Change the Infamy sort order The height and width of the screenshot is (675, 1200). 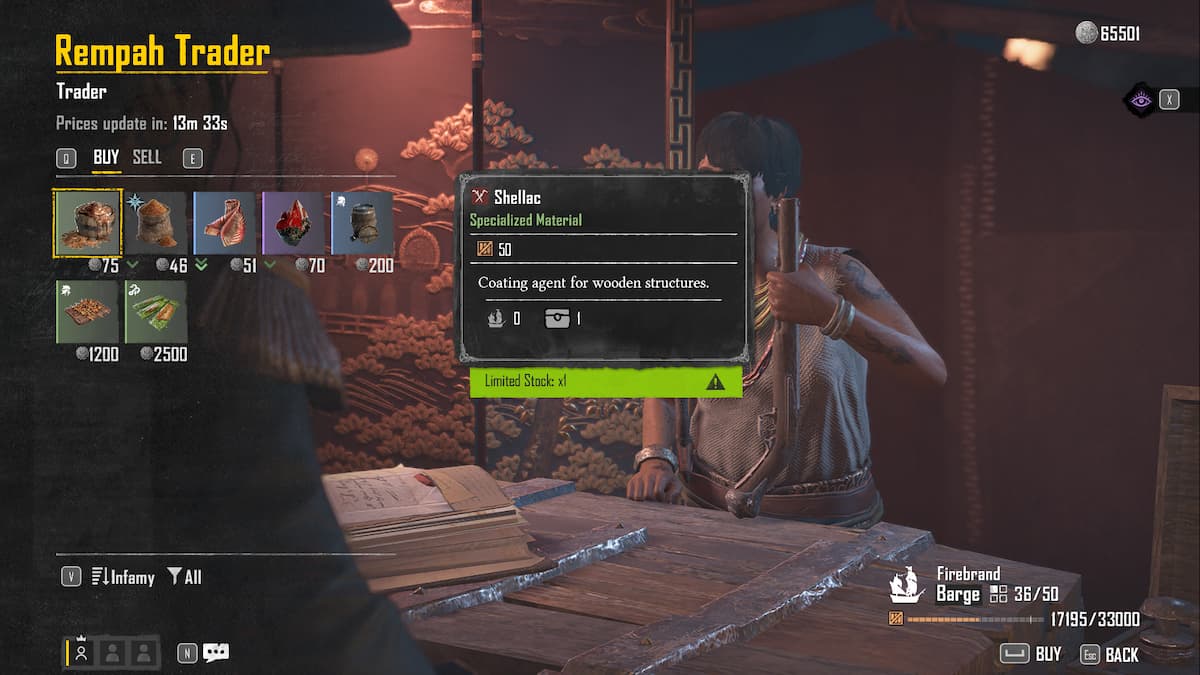[x=122, y=577]
